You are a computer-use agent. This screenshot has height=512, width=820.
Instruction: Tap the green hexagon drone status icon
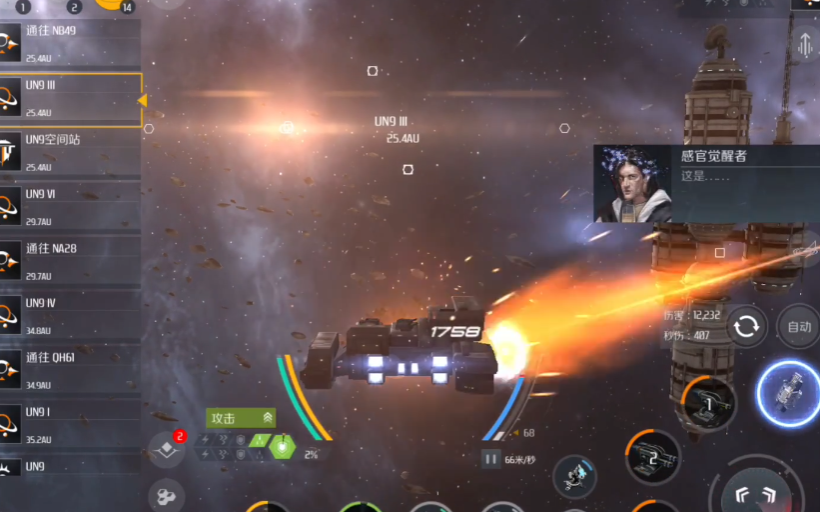[284, 447]
